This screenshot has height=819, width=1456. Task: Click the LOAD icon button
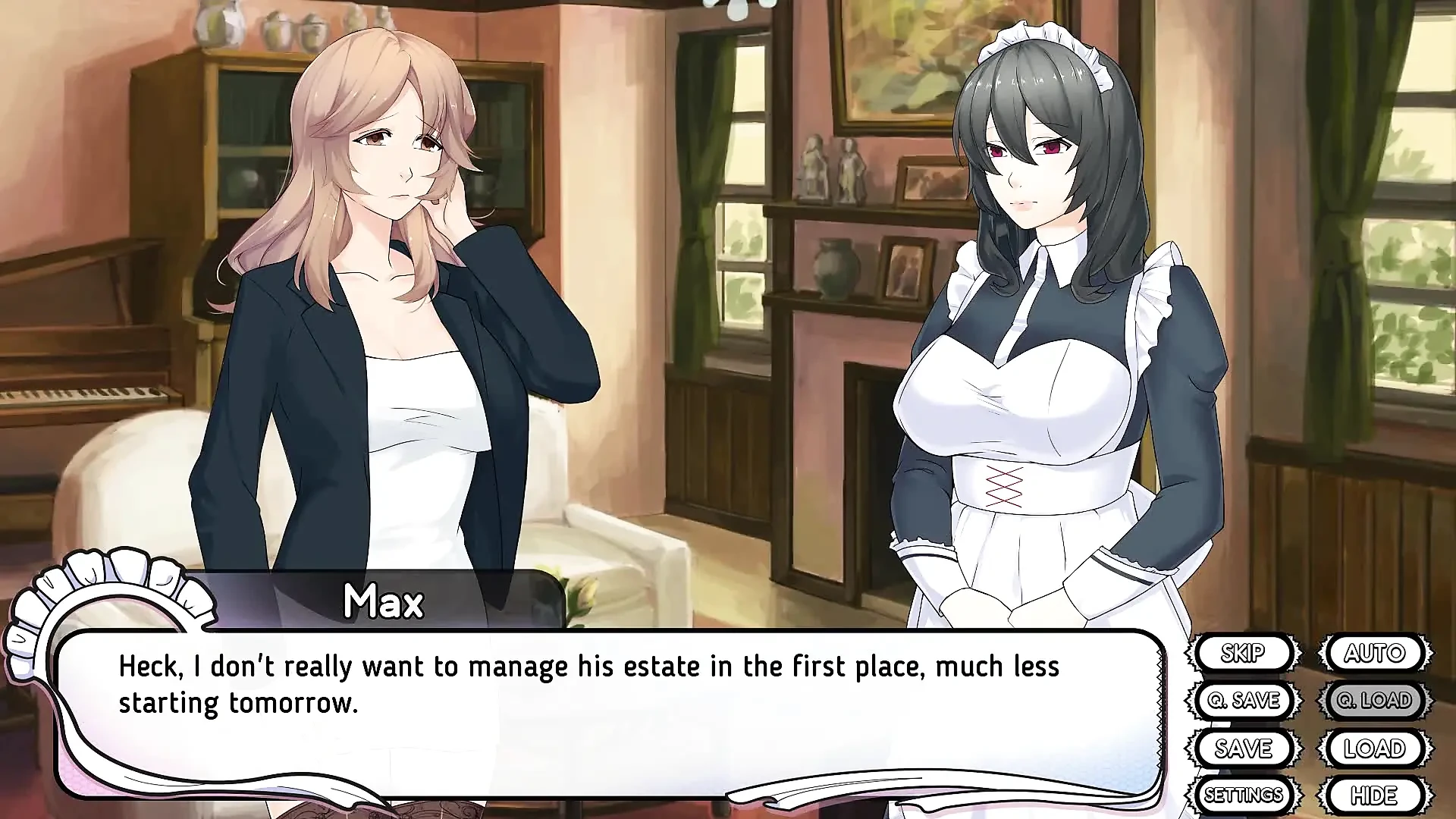pyautogui.click(x=1375, y=748)
